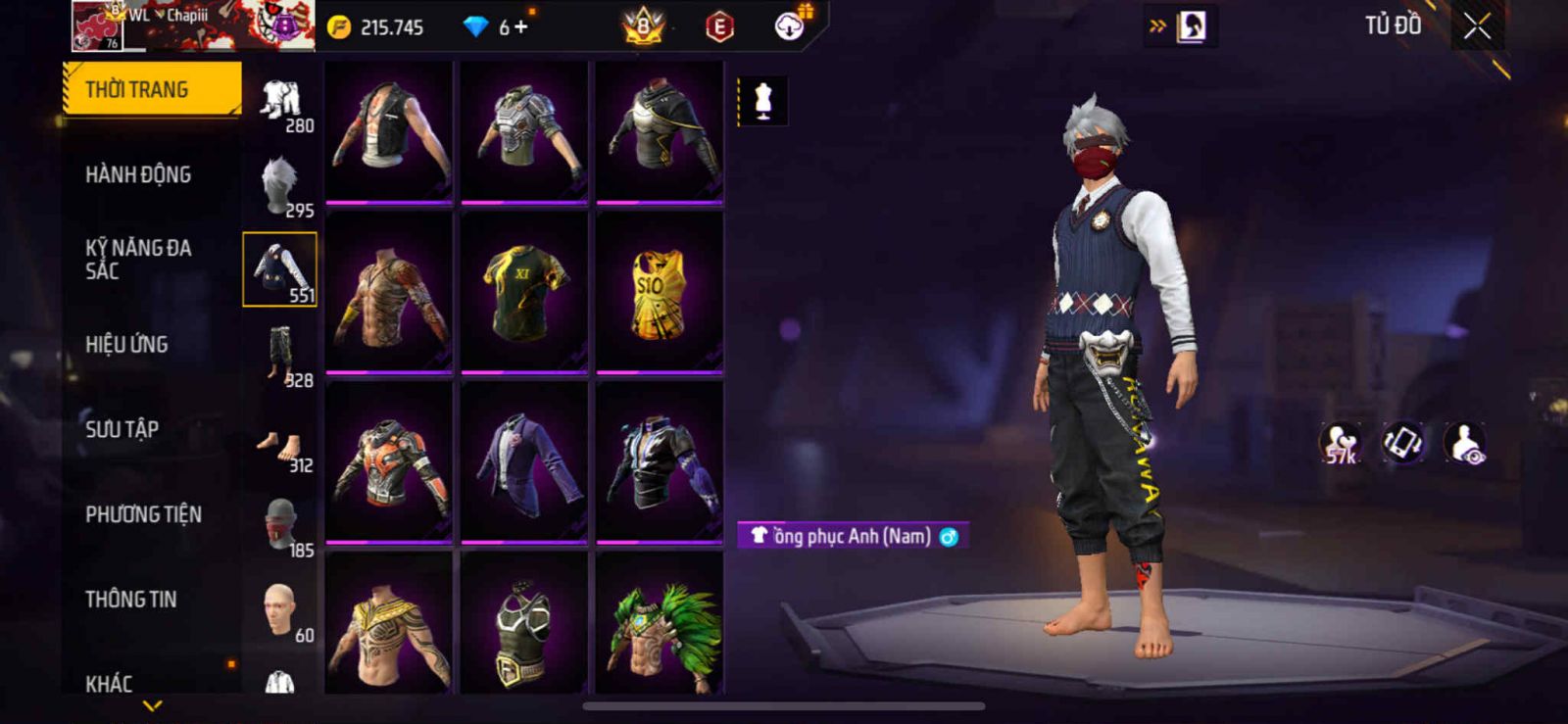Open the shoes subcategory showing 312
The height and width of the screenshot is (724, 1568).
pyautogui.click(x=280, y=441)
